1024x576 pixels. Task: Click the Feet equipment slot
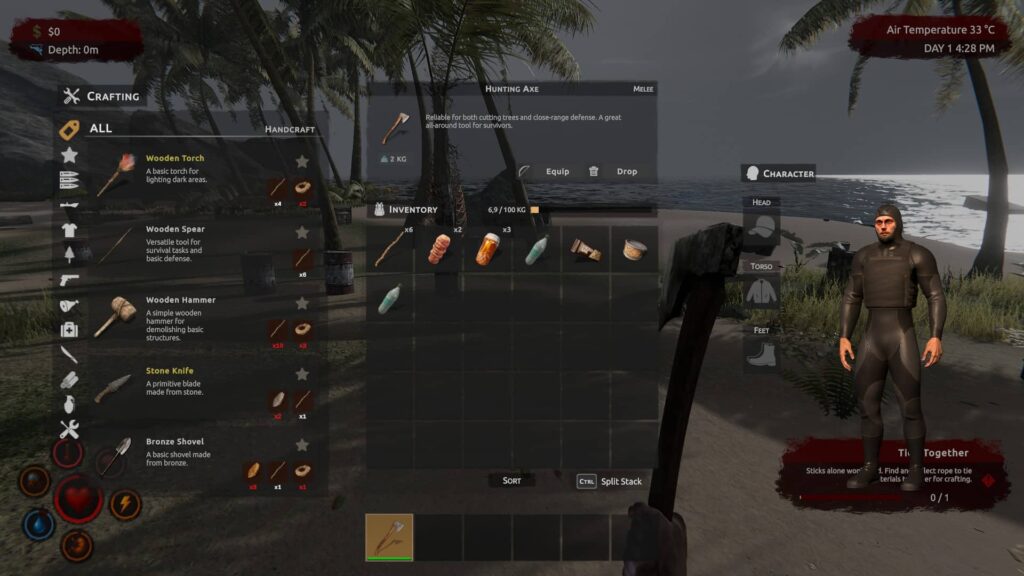click(x=762, y=355)
